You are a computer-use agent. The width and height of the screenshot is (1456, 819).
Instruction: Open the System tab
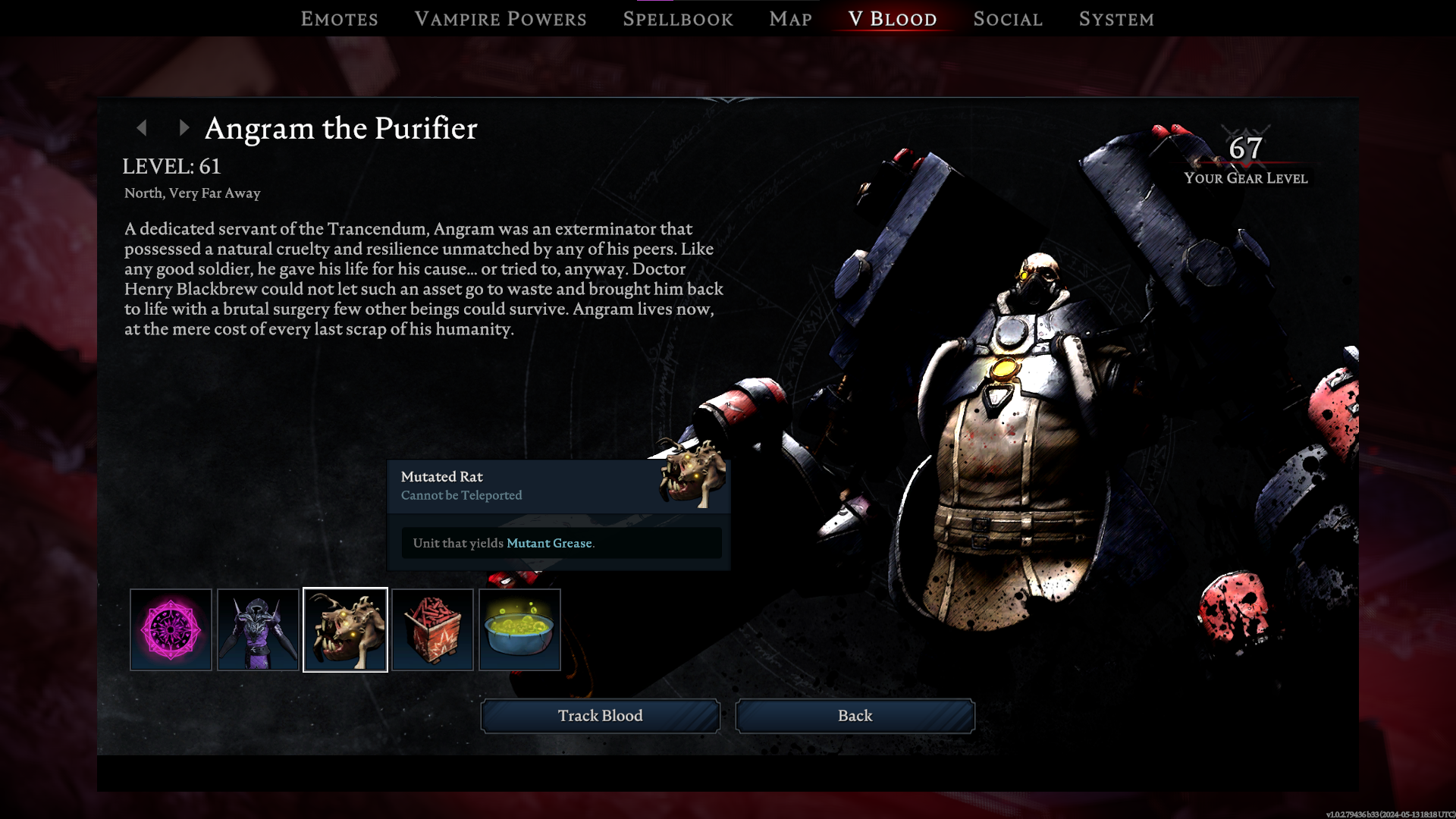1116,19
